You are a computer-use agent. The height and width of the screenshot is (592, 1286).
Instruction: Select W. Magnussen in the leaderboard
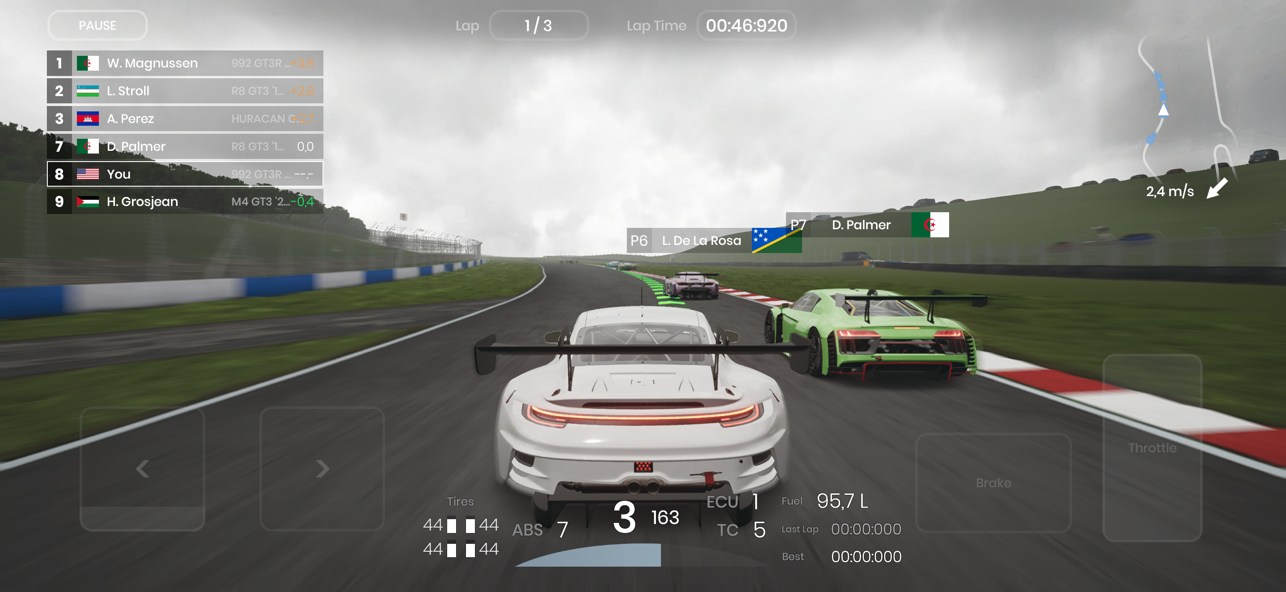tap(185, 63)
